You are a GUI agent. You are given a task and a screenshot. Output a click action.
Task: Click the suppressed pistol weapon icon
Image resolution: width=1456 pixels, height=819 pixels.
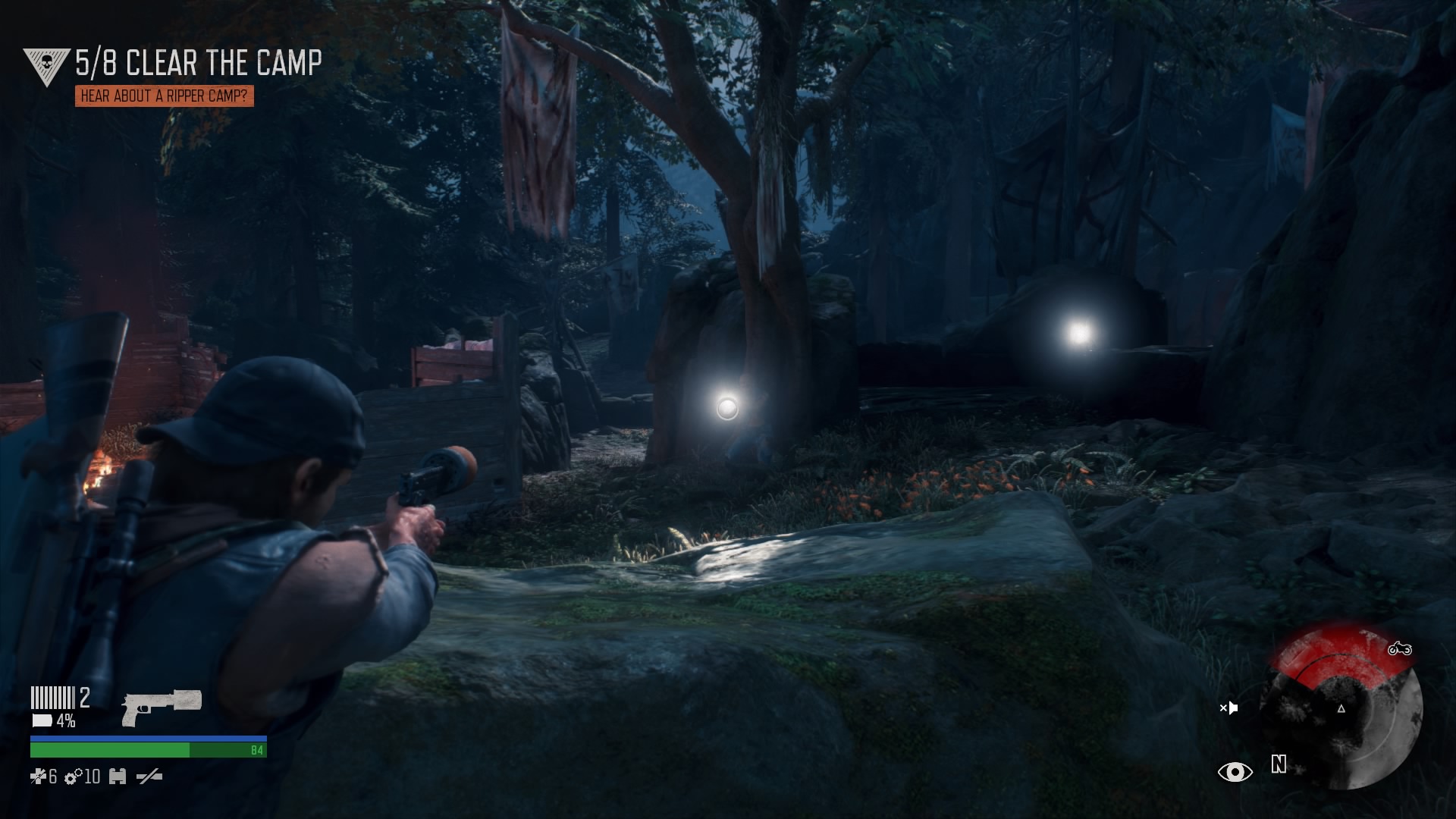[x=162, y=710]
